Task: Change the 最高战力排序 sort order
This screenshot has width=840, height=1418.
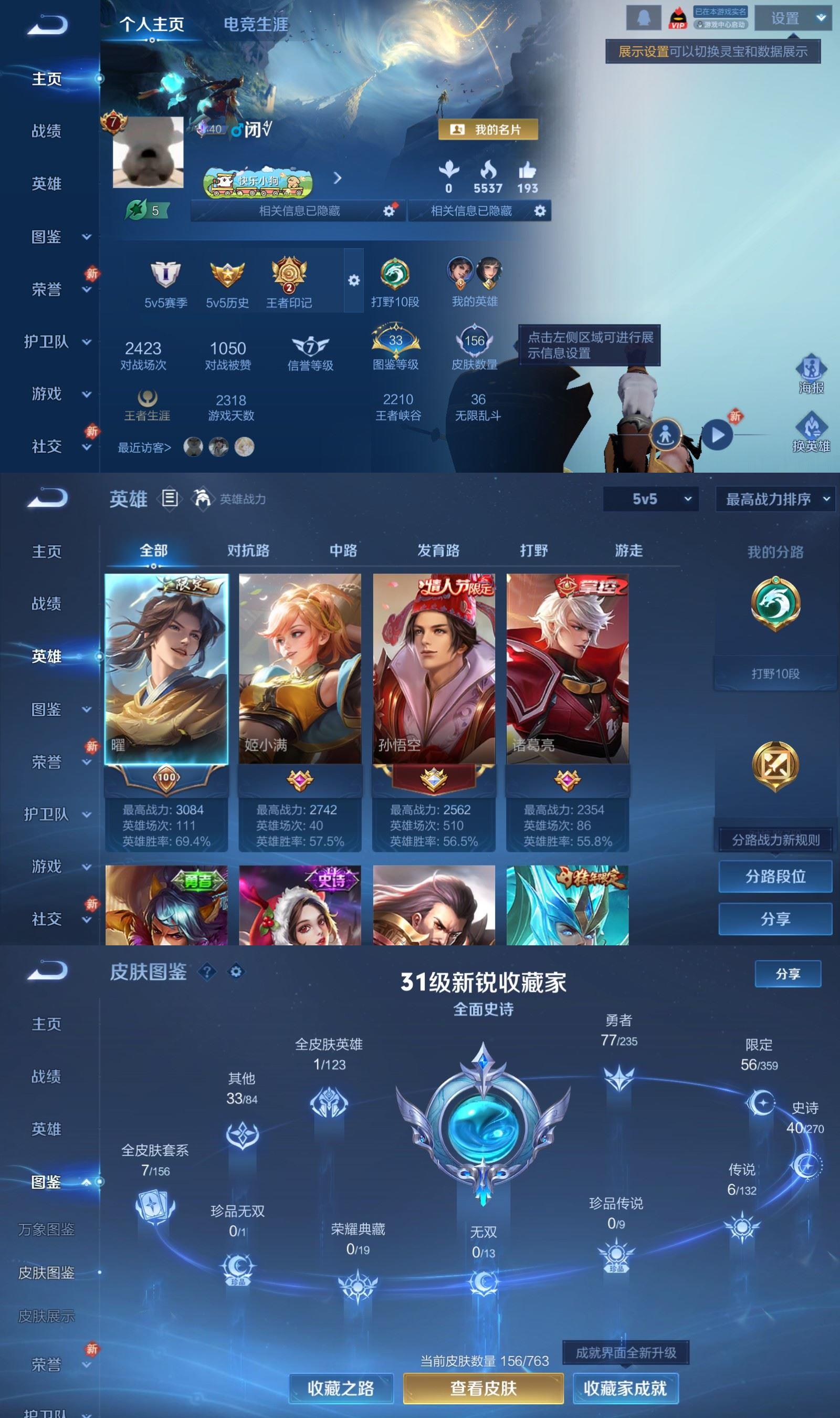Action: click(x=775, y=499)
